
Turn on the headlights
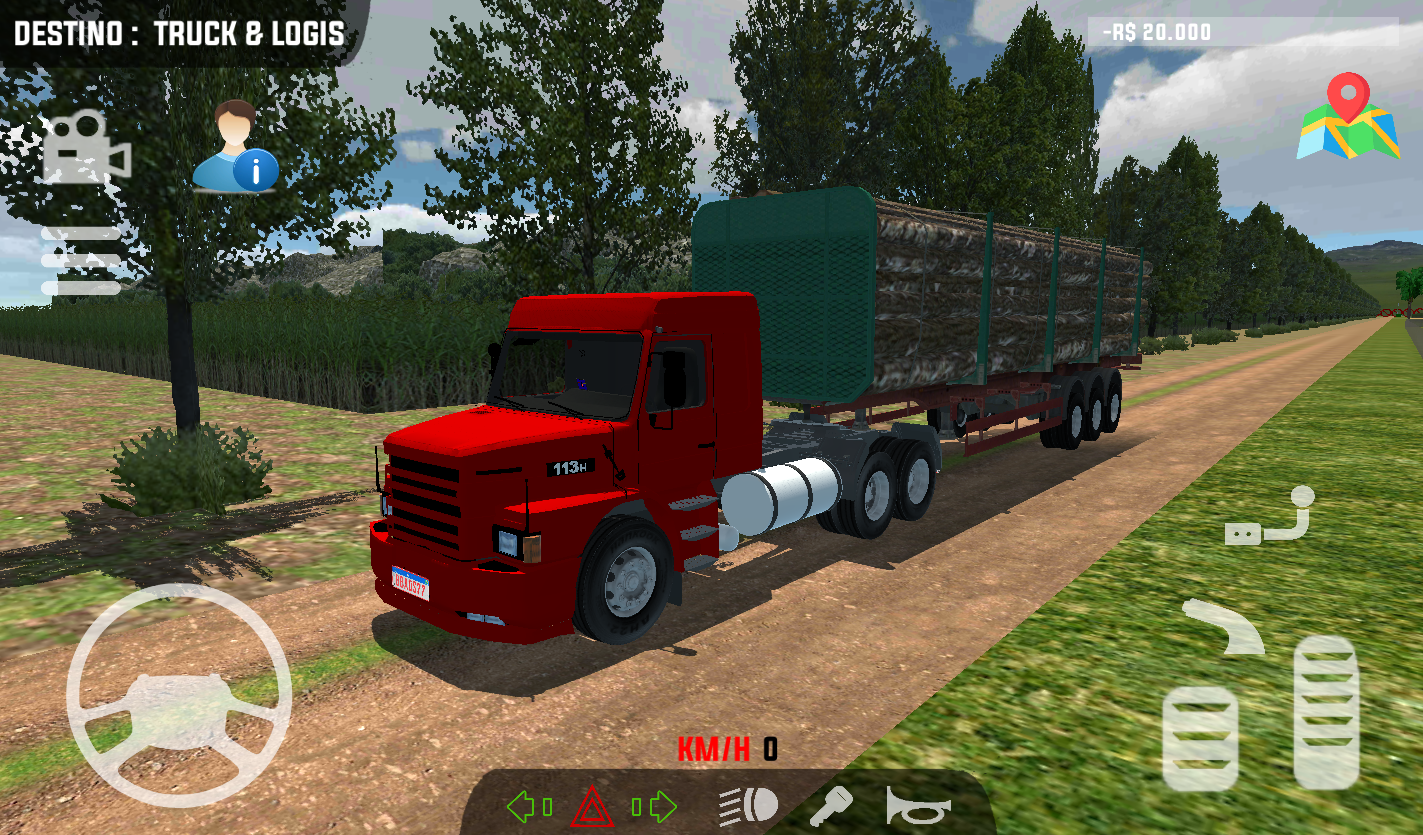[x=745, y=803]
